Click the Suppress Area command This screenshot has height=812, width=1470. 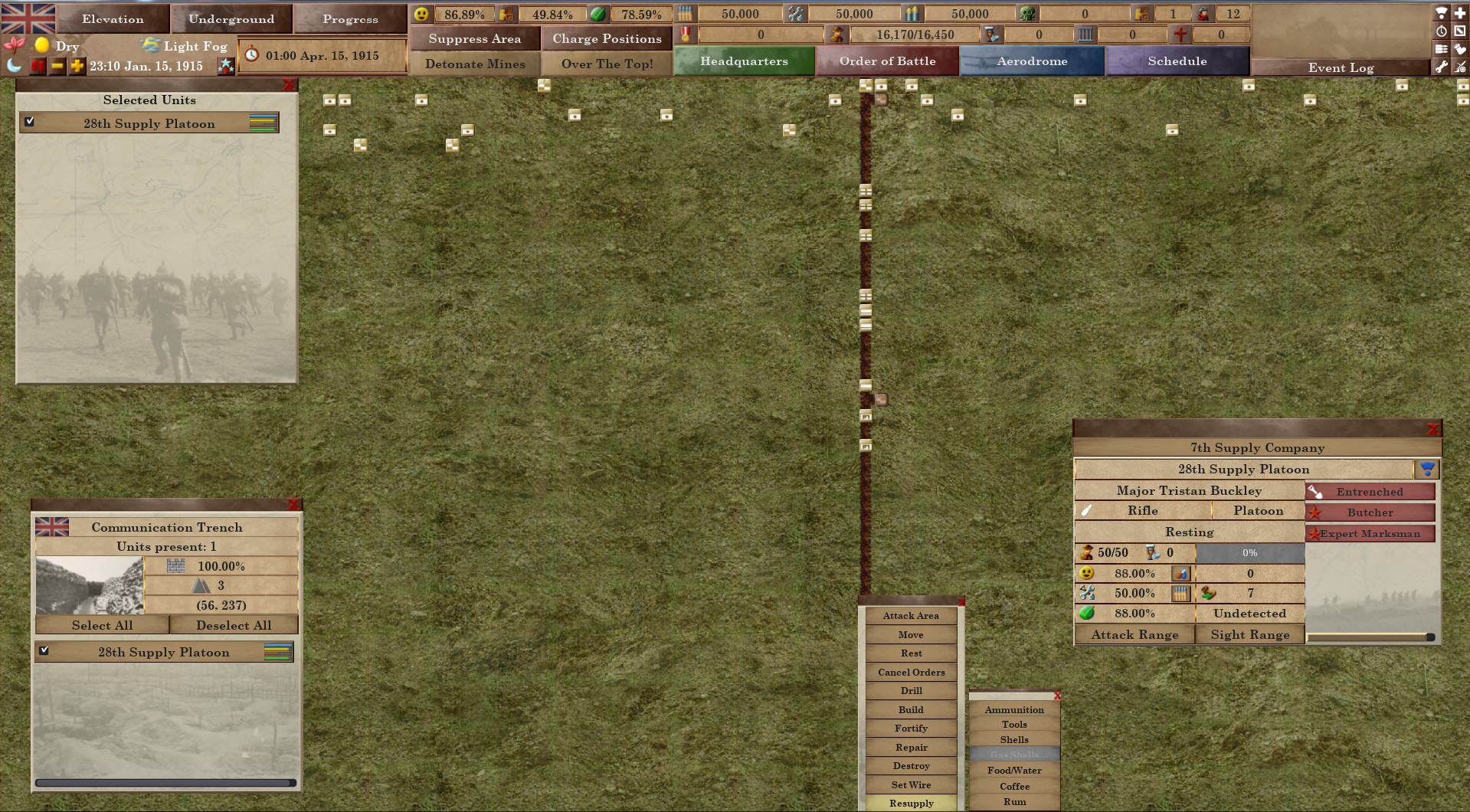(475, 38)
